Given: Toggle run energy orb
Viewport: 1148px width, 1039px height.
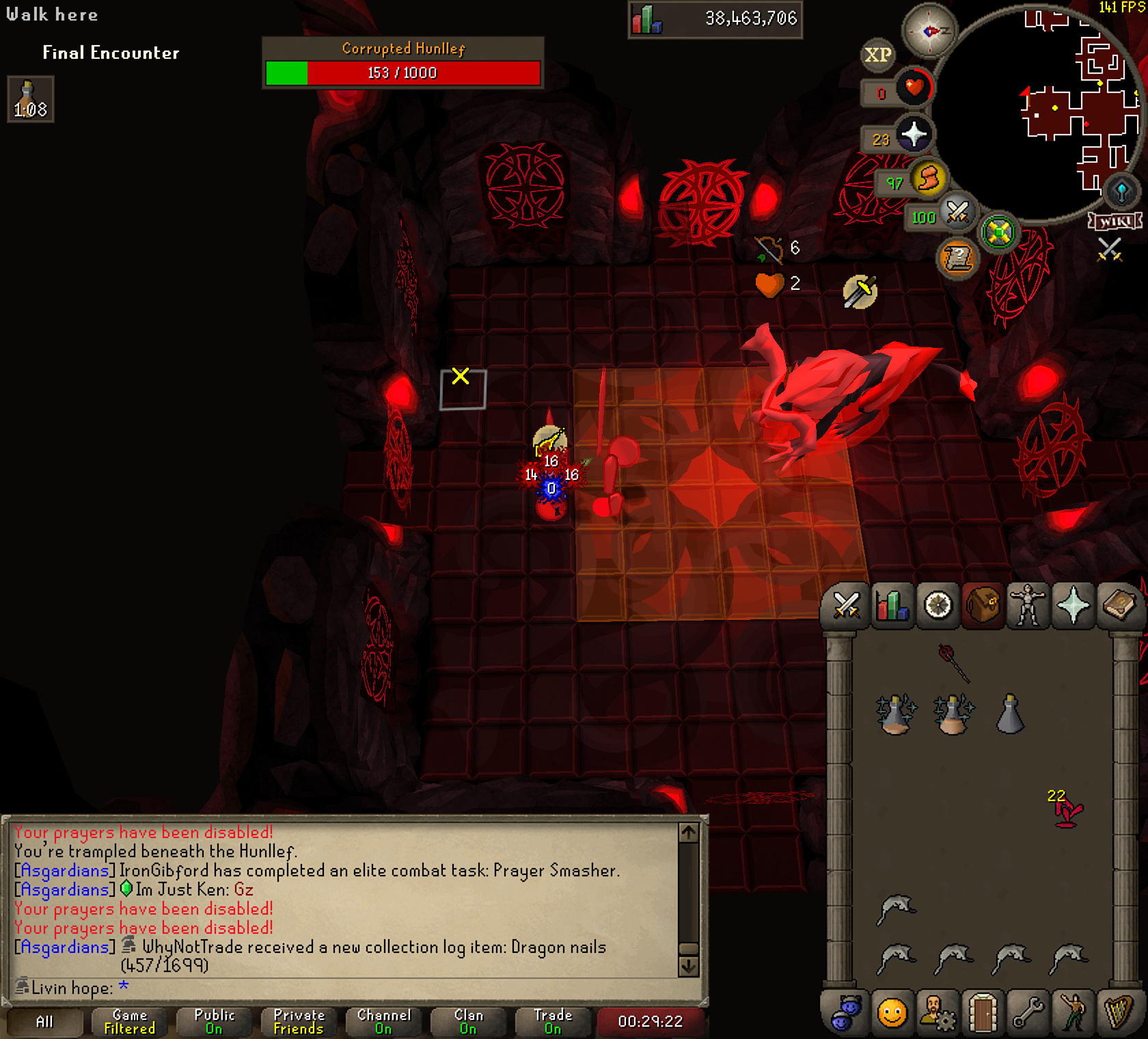Looking at the screenshot, I should [927, 180].
